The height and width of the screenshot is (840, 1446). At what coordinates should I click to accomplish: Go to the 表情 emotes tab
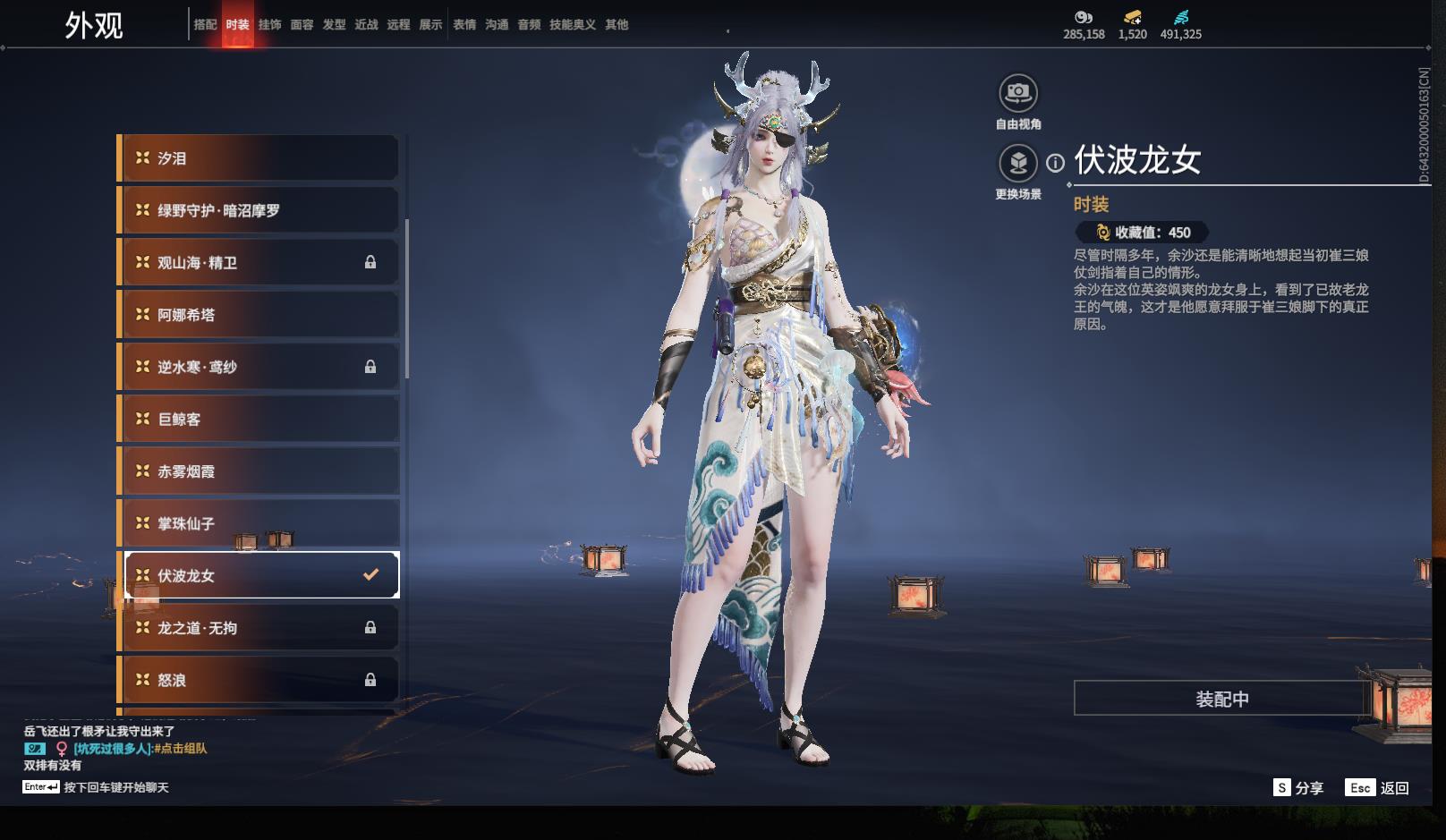[x=464, y=25]
